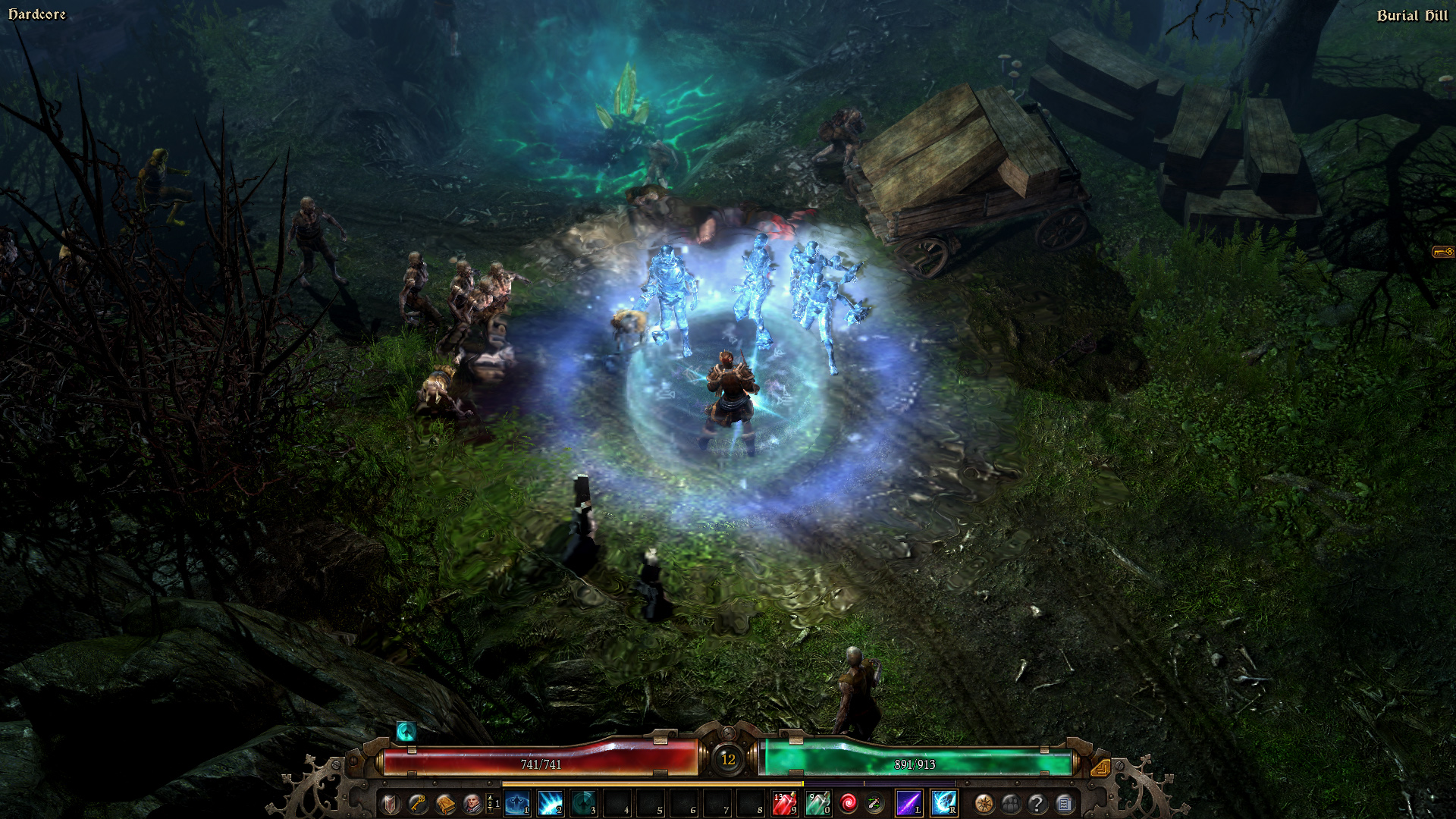Viewport: 1456px width, 819px height.
Task: Drink a red health potion from slot 9
Action: 786,802
